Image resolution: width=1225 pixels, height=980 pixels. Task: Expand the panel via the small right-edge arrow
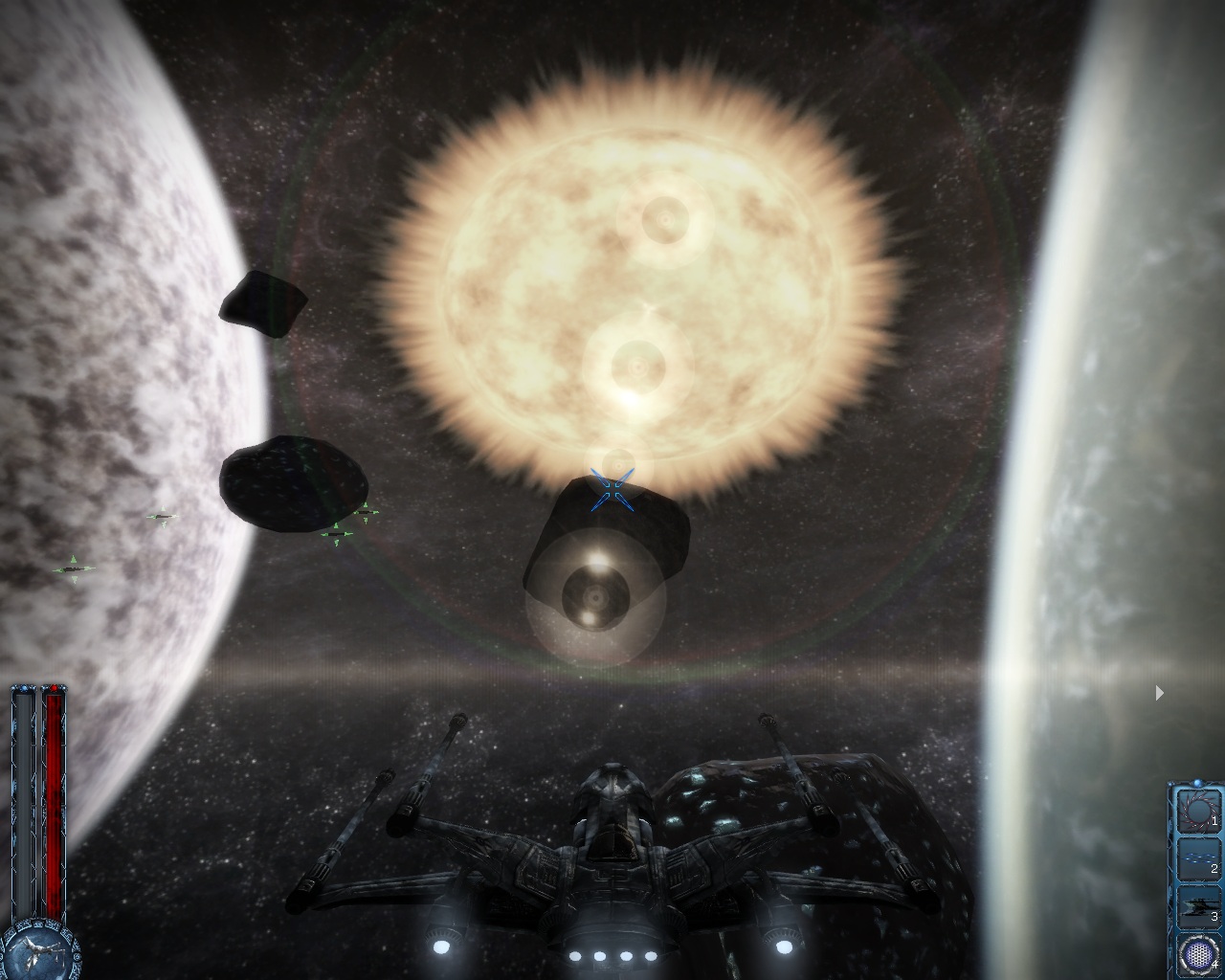pyautogui.click(x=1158, y=691)
